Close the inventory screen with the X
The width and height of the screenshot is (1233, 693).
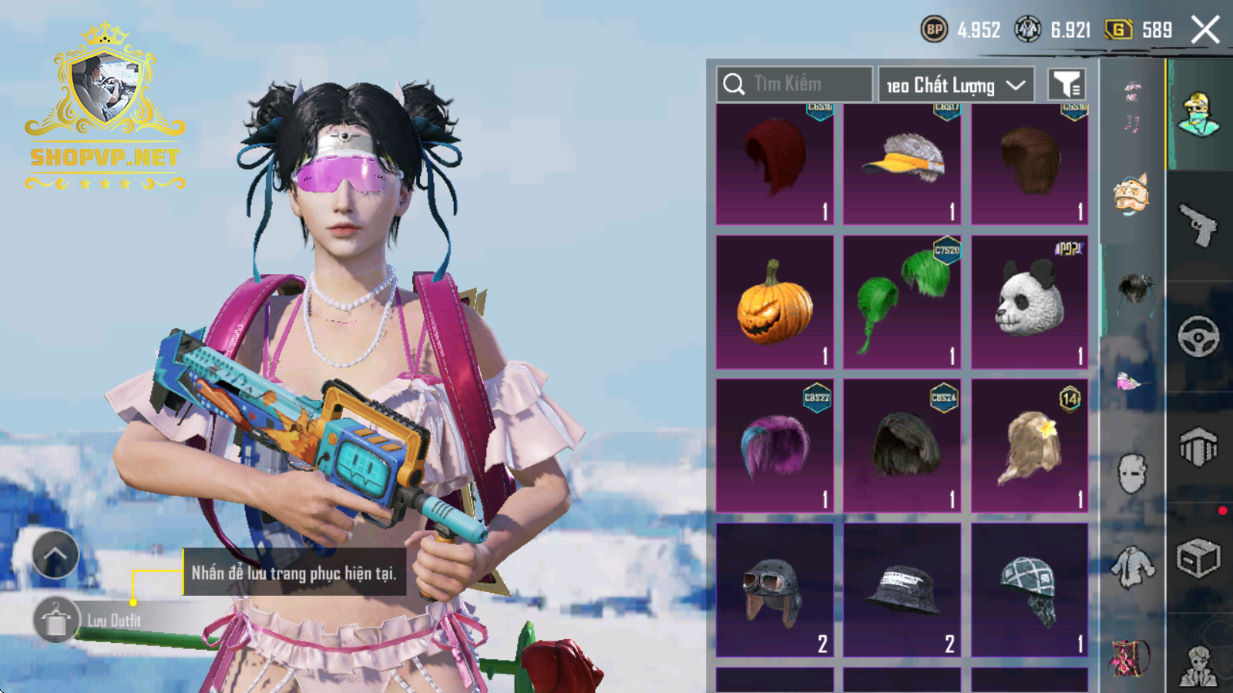1205,30
